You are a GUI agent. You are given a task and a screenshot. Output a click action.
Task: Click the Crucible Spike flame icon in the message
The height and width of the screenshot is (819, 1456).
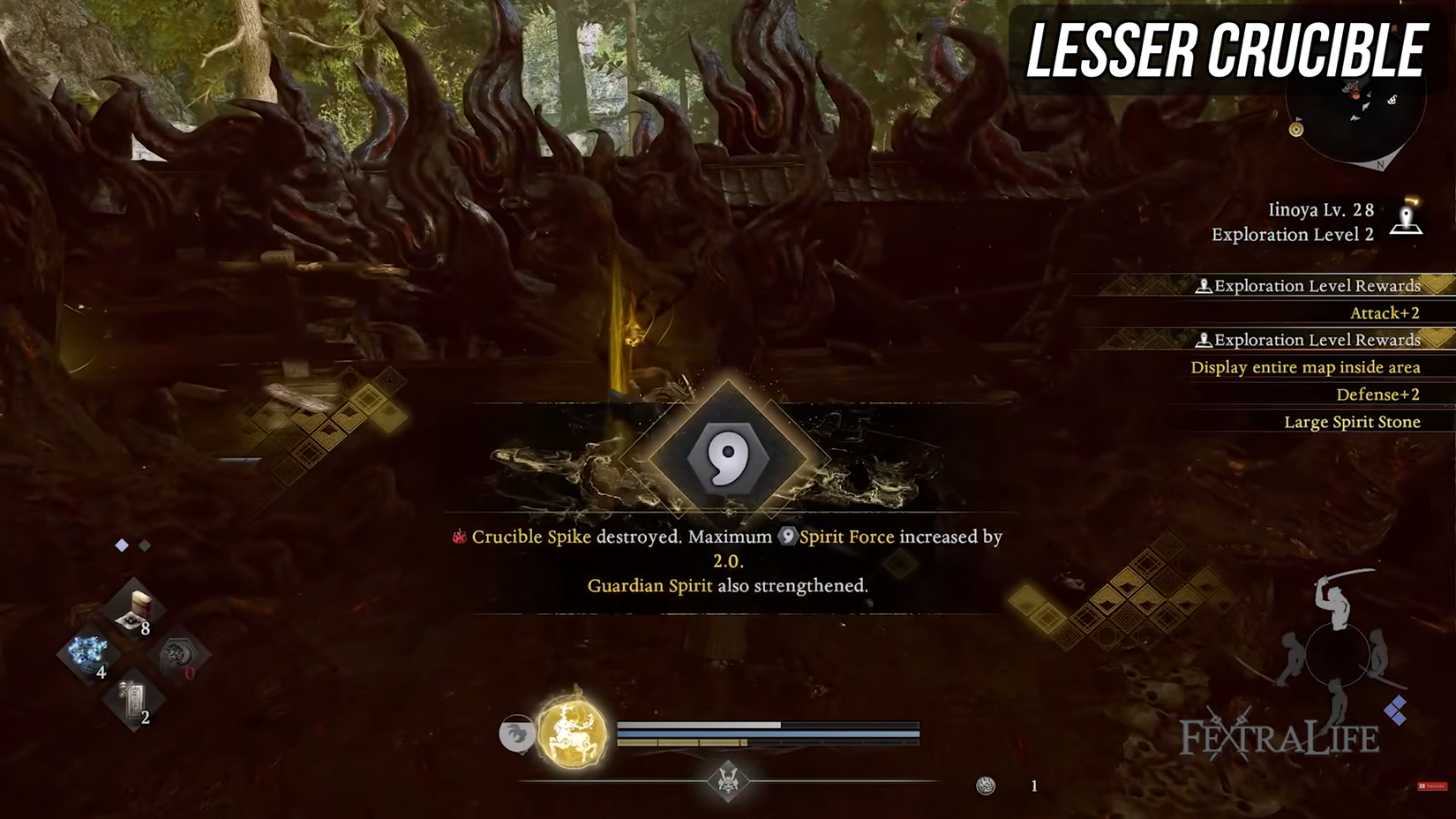(x=460, y=537)
